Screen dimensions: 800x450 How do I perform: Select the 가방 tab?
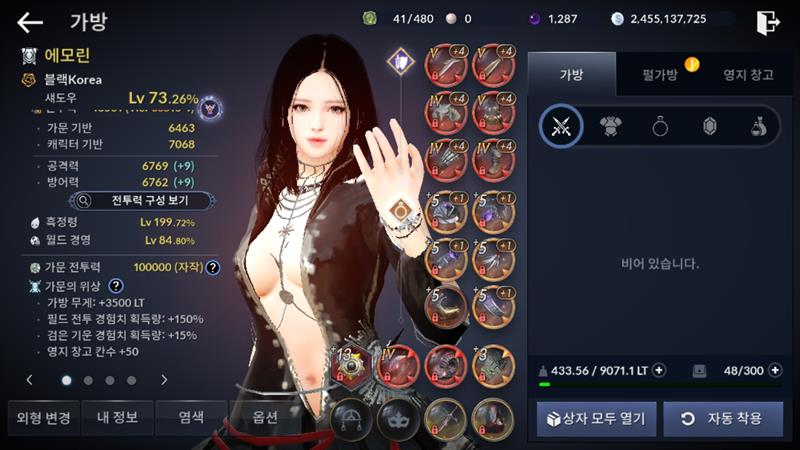coord(570,75)
